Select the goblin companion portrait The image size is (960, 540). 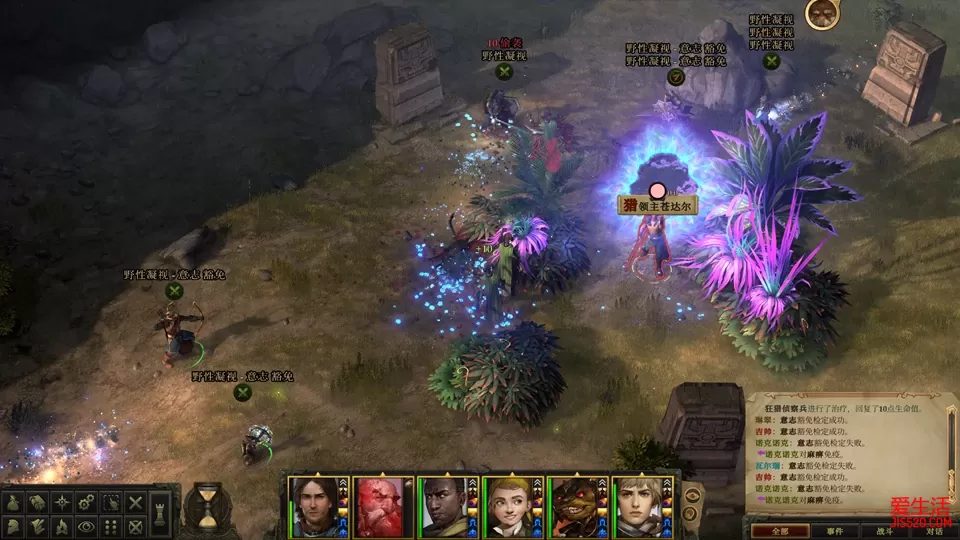578,507
